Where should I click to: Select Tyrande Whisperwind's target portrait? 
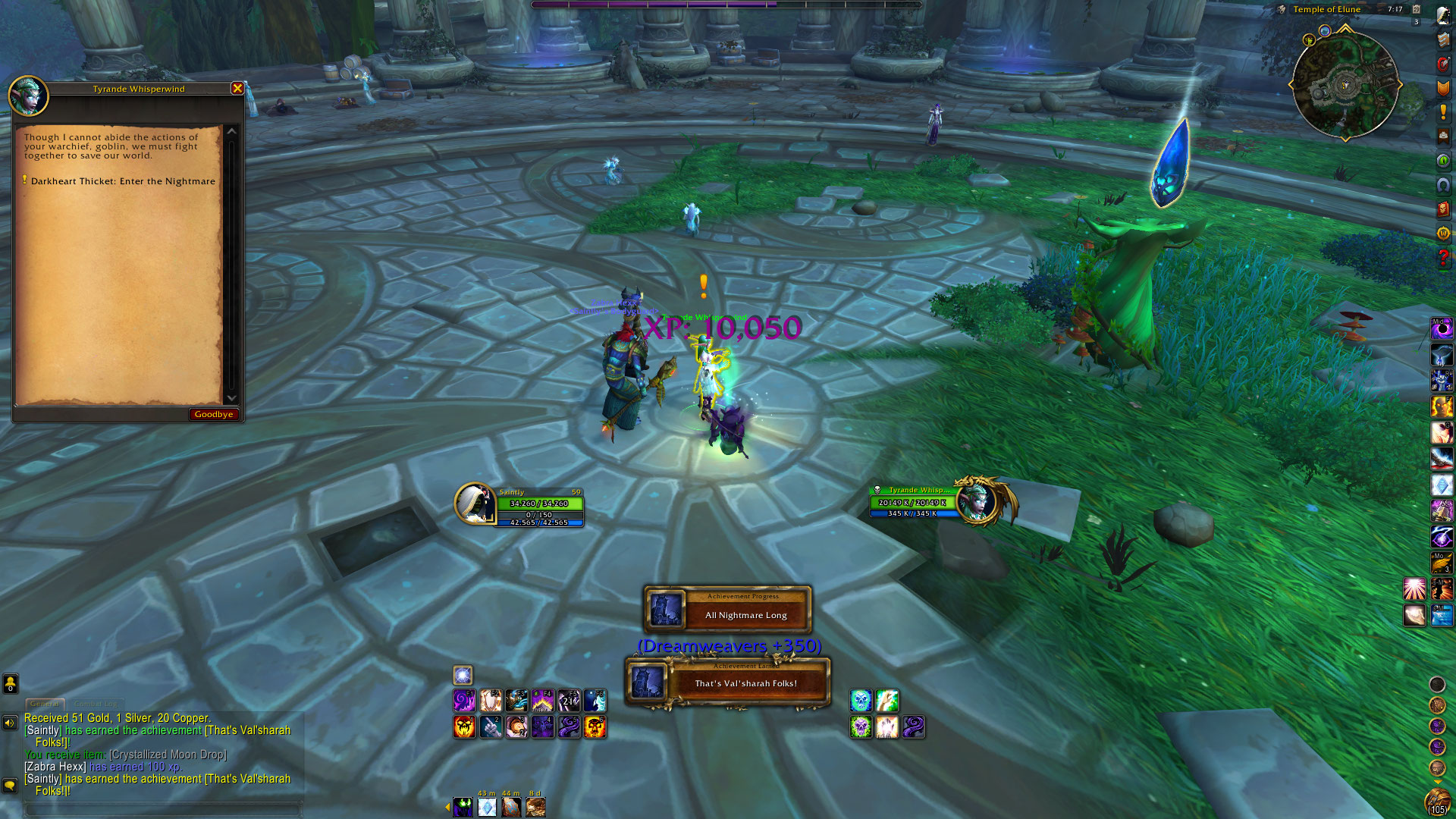977,500
